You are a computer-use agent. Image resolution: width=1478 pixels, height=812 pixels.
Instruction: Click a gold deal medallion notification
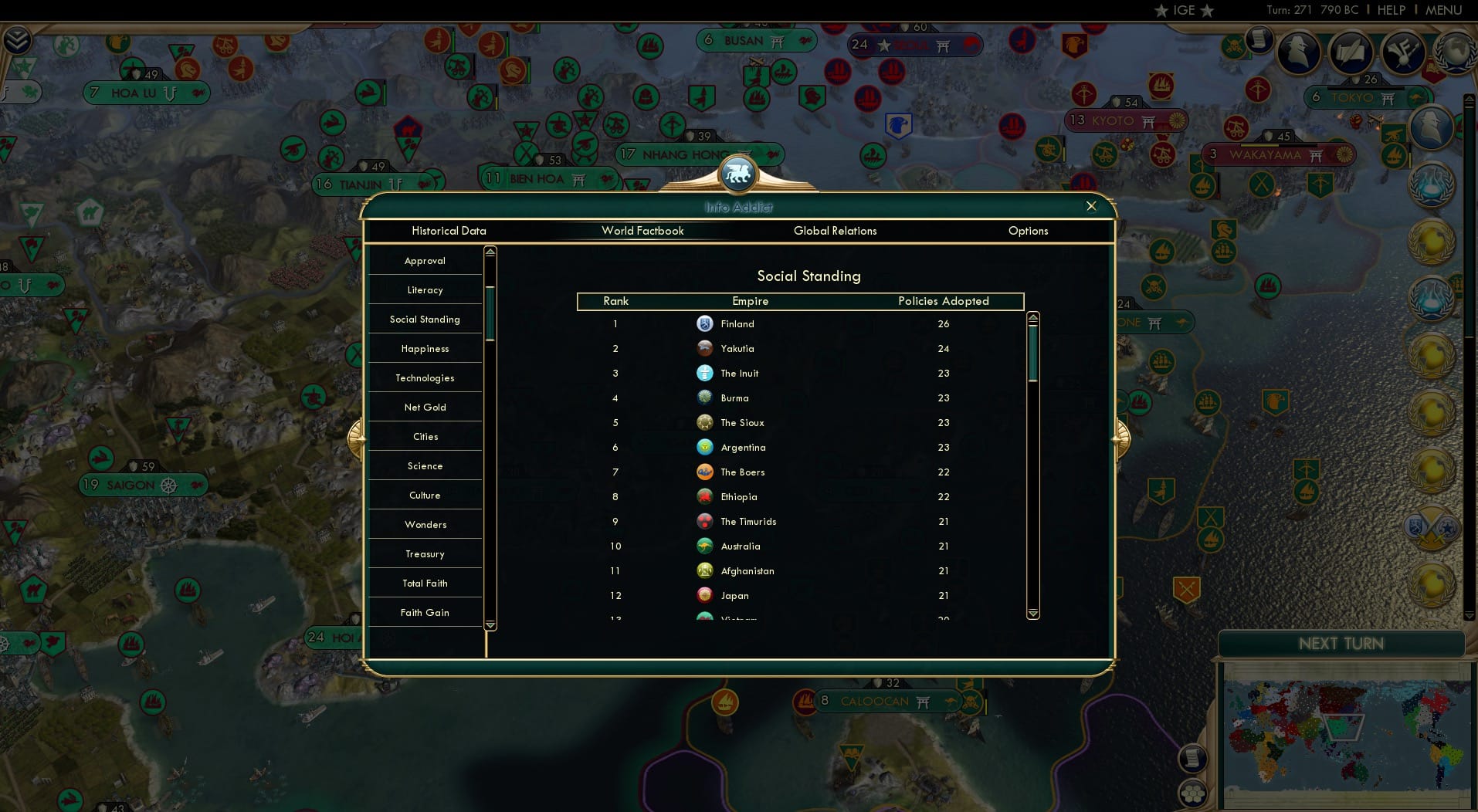click(1432, 241)
